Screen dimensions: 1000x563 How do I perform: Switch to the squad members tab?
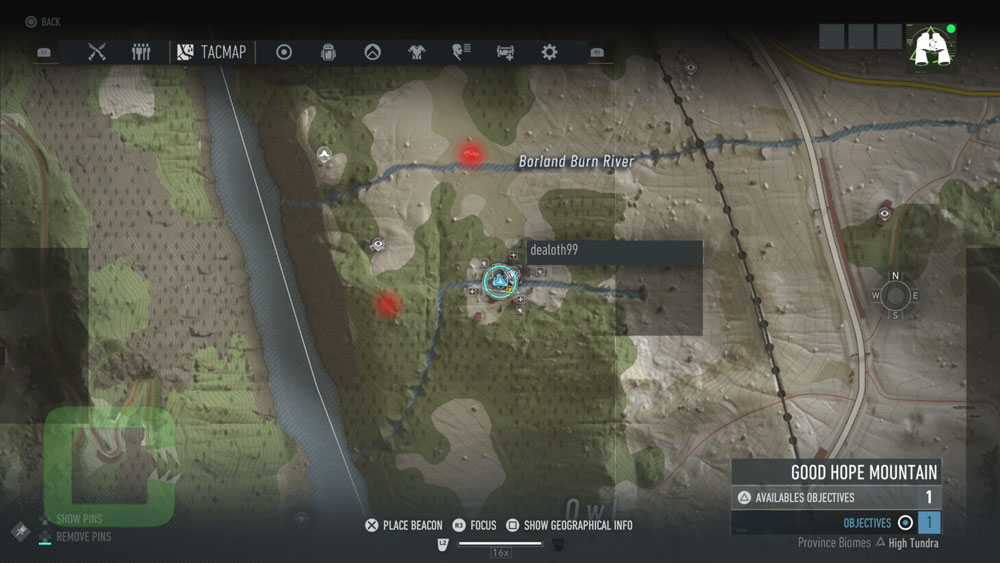[141, 52]
